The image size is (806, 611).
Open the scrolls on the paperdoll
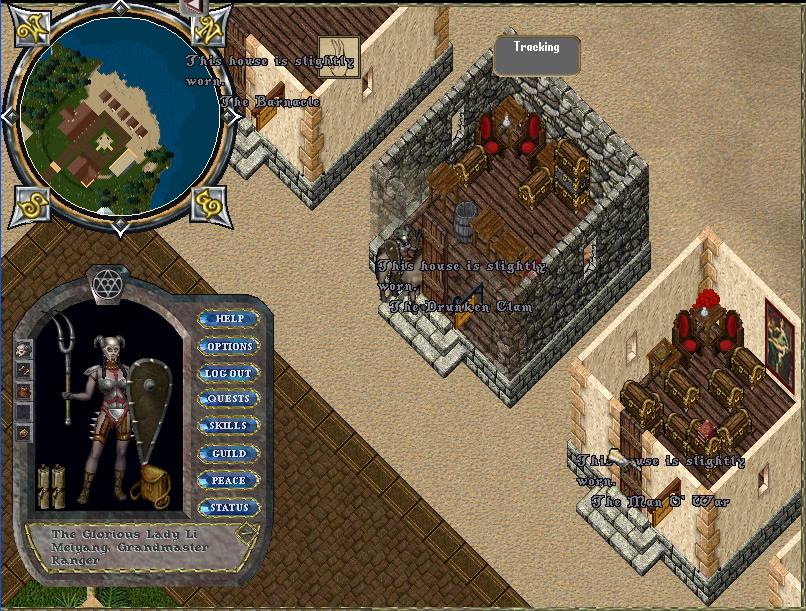pos(51,485)
